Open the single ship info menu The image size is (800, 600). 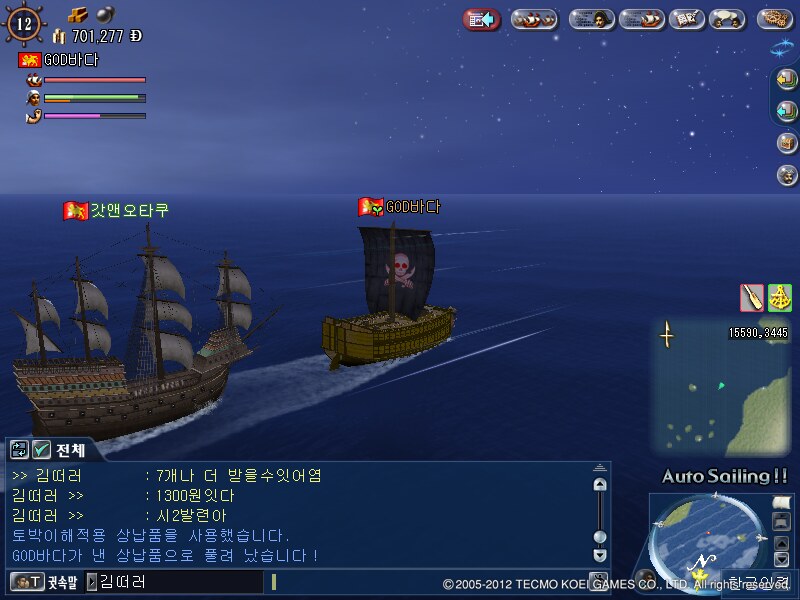(x=641, y=19)
